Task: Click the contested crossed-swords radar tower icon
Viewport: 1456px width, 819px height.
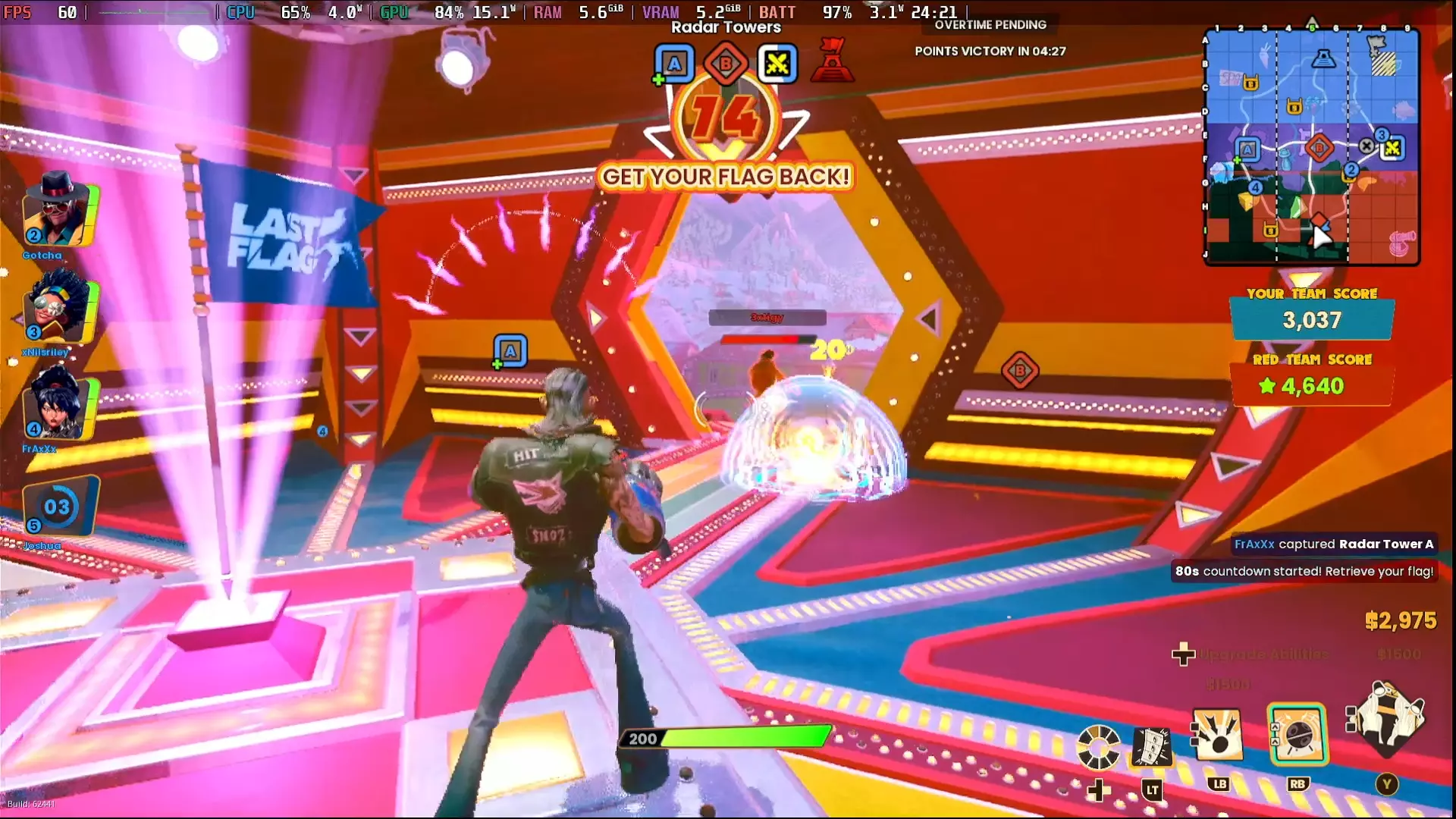Action: tap(777, 64)
